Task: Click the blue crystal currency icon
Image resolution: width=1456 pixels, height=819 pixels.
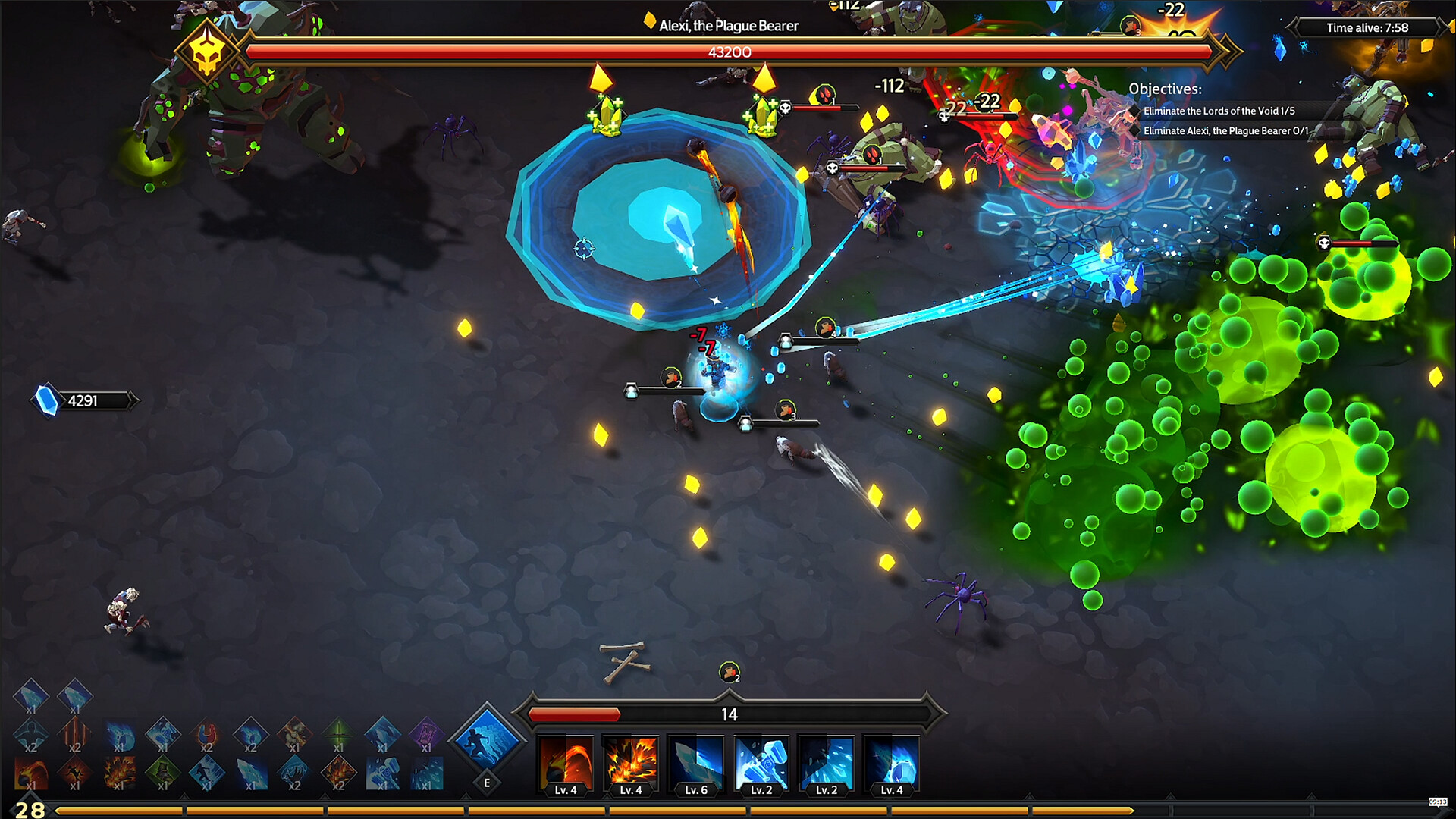Action: point(47,400)
